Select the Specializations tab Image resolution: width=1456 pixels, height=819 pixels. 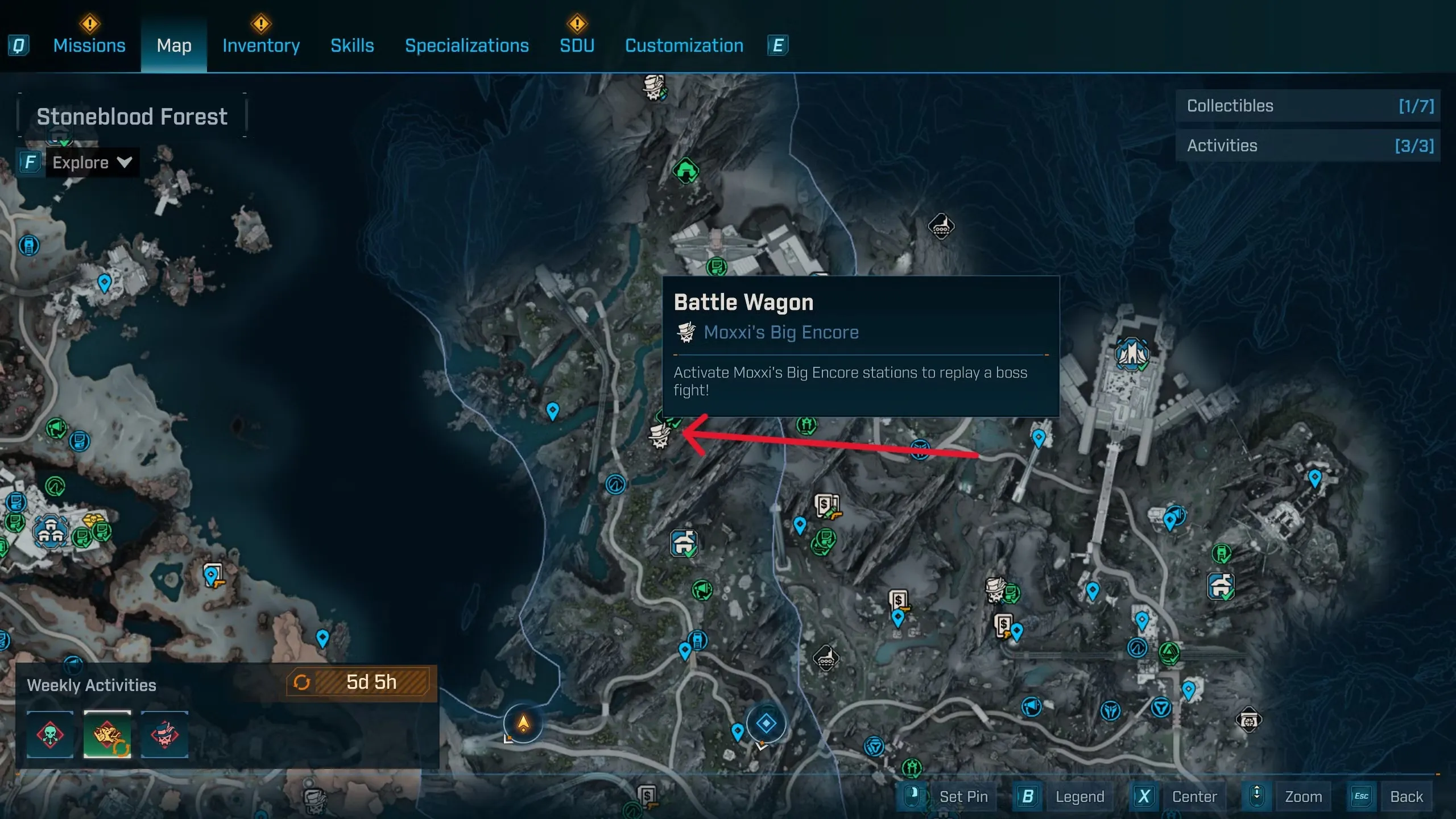click(x=466, y=45)
